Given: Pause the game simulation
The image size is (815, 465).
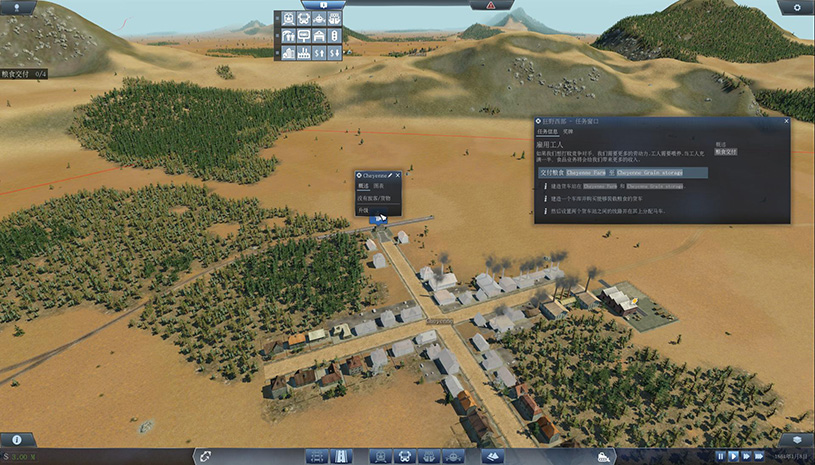Looking at the screenshot, I should tap(720, 456).
